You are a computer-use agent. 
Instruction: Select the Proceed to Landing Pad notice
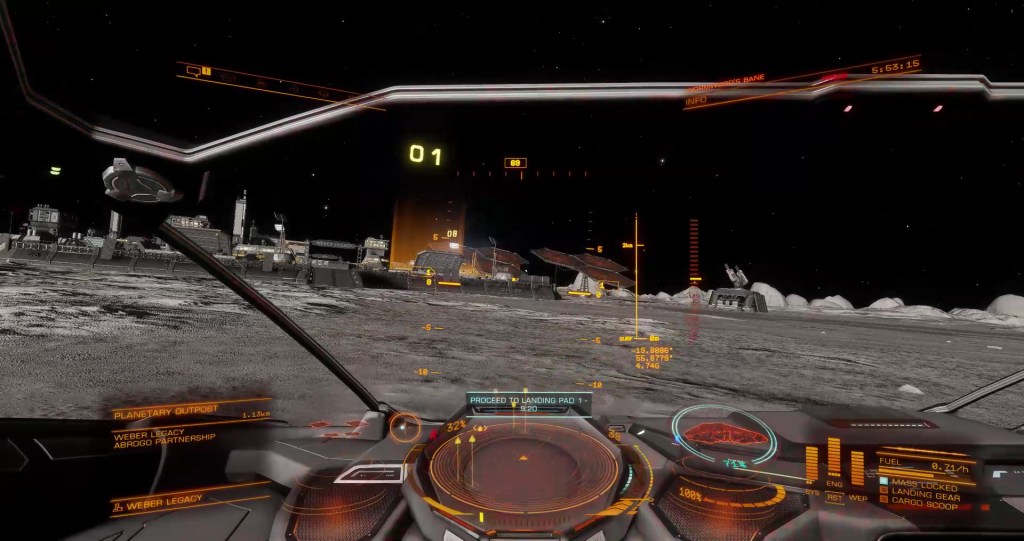(530, 402)
